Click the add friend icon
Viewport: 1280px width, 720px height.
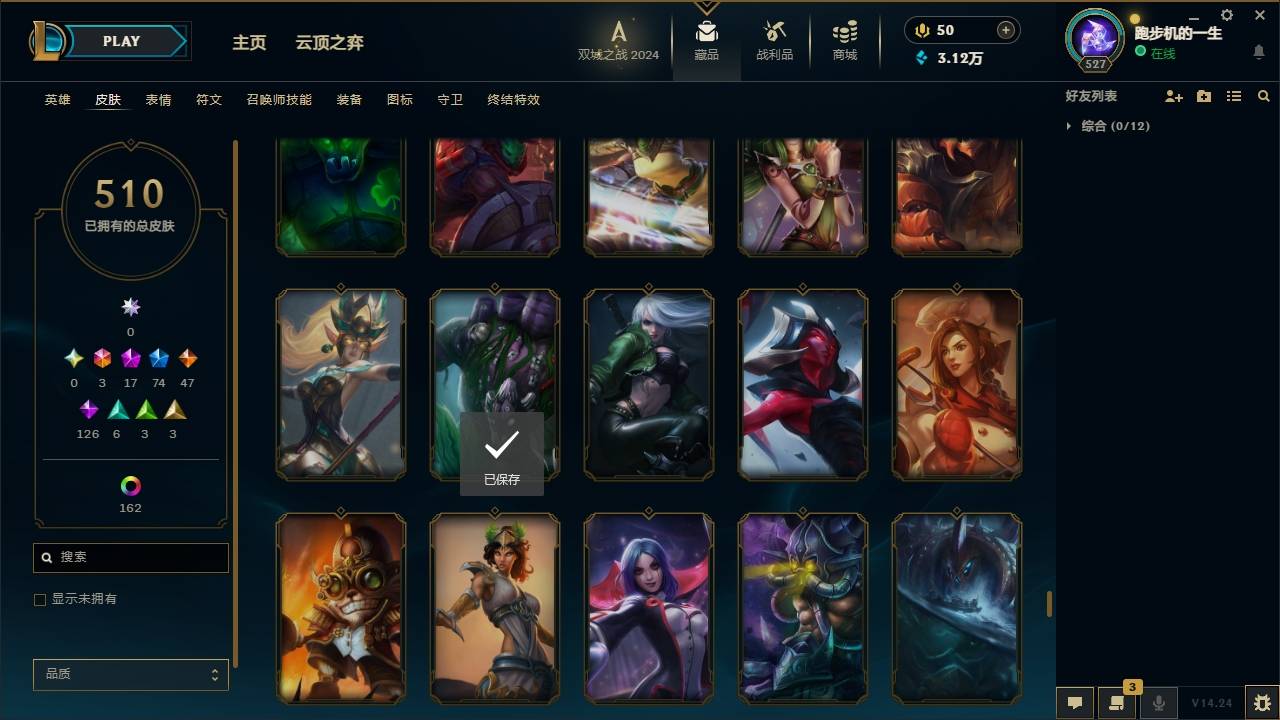coord(1174,96)
